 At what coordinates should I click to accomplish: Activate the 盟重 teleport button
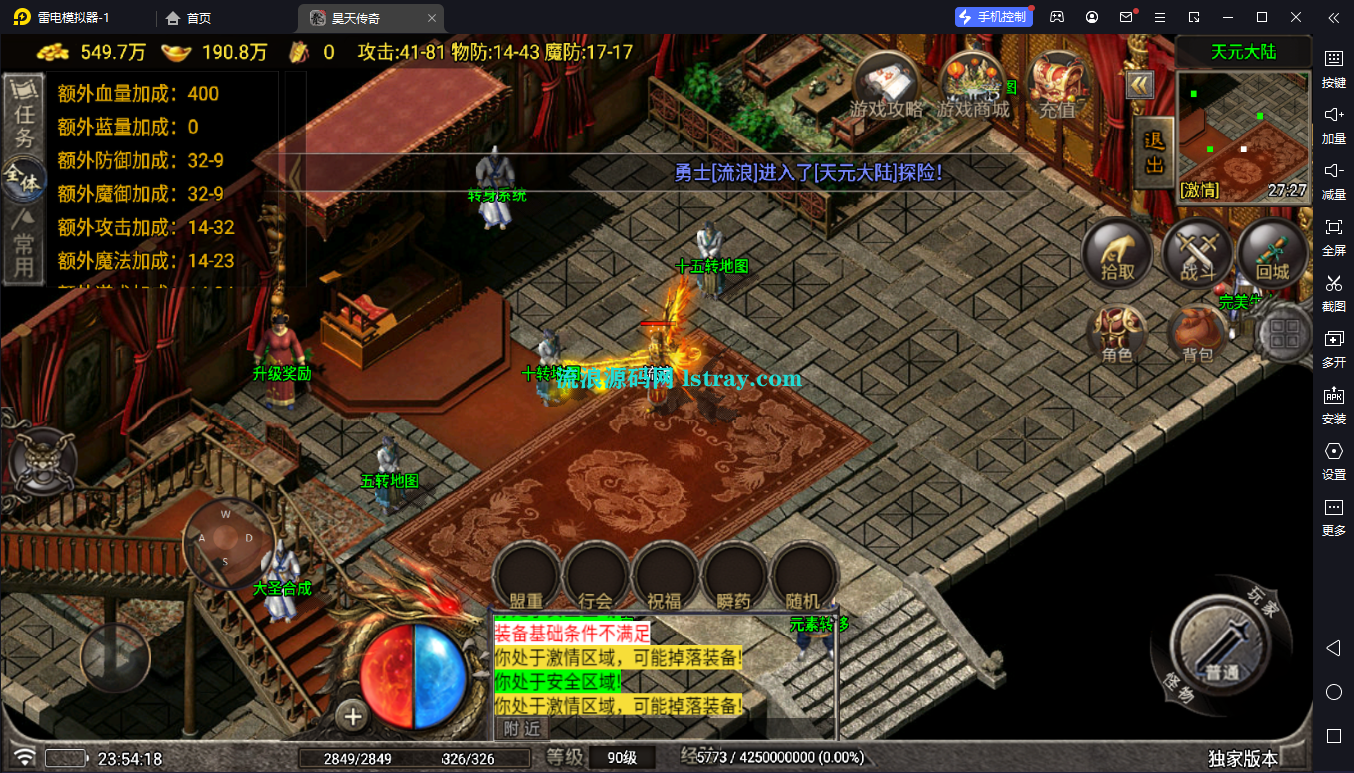pyautogui.click(x=526, y=577)
